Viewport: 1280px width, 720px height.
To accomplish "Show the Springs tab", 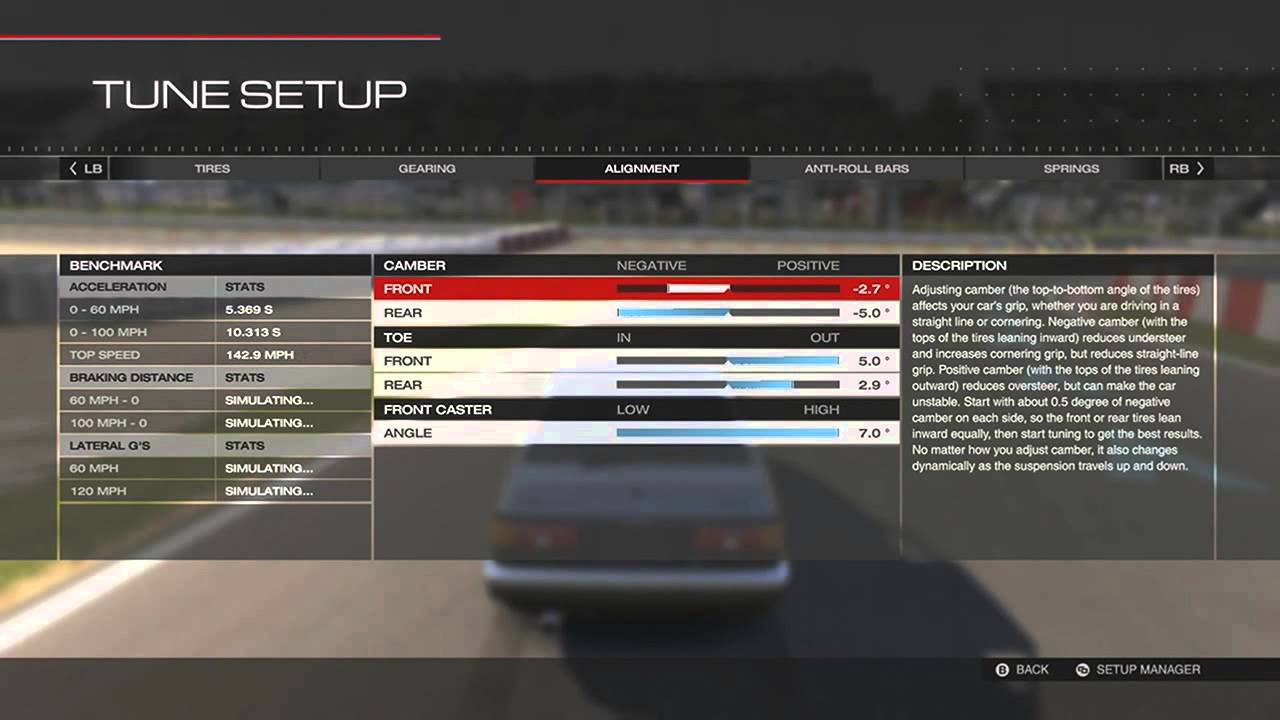I will click(x=1071, y=169).
